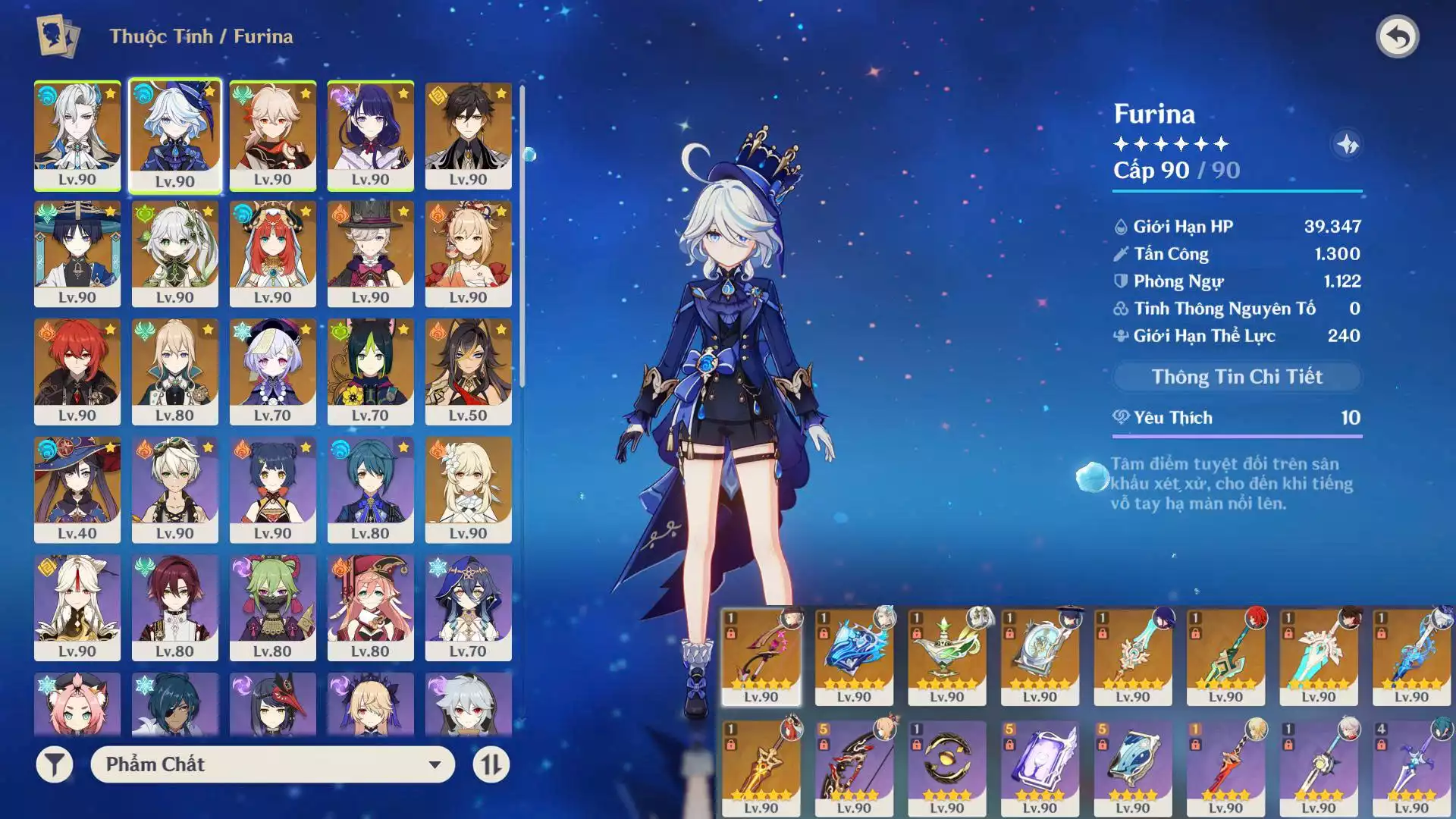Select Mona at level 40
Screen dimensions: 1456x819
(x=77, y=489)
